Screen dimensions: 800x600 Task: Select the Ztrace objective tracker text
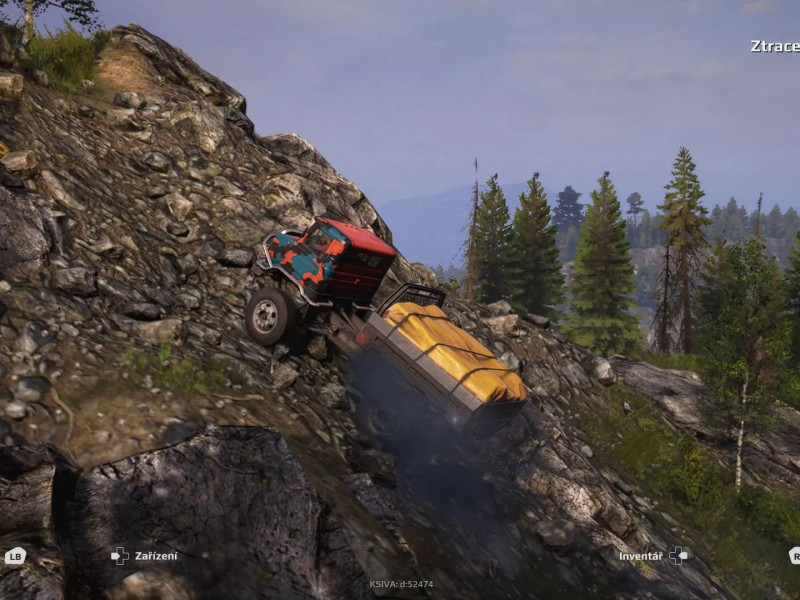(x=775, y=46)
